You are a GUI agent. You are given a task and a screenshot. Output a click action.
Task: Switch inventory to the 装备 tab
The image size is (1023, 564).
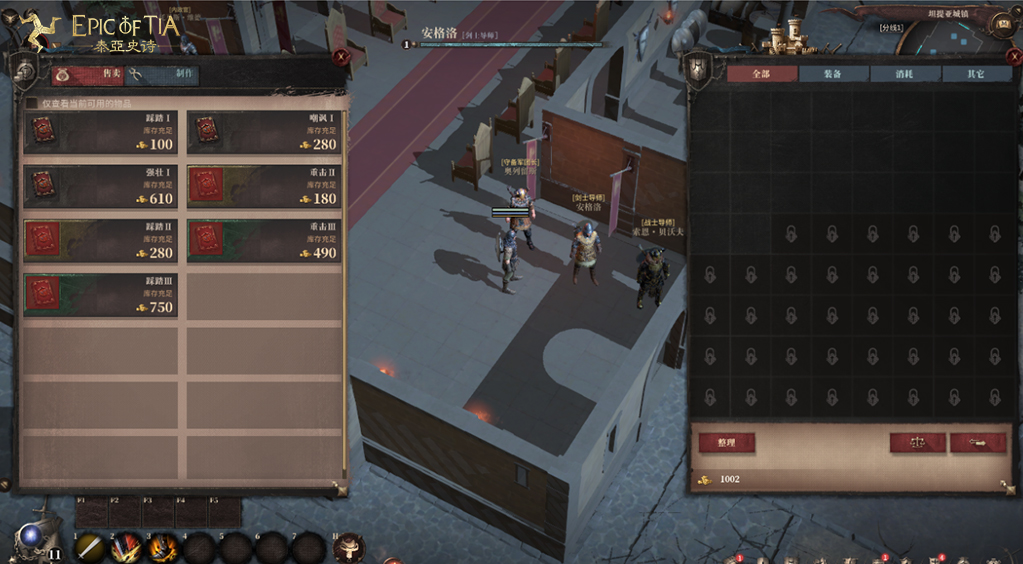(833, 74)
